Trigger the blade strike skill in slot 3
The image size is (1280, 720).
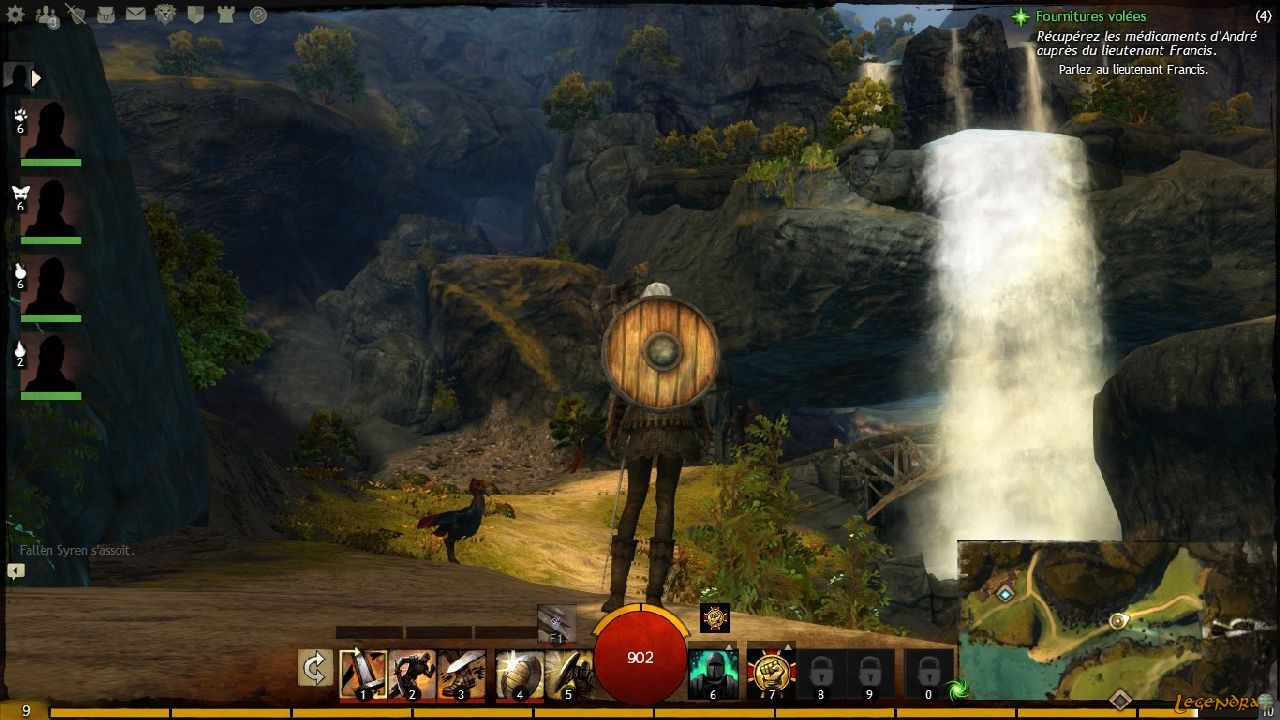[461, 673]
